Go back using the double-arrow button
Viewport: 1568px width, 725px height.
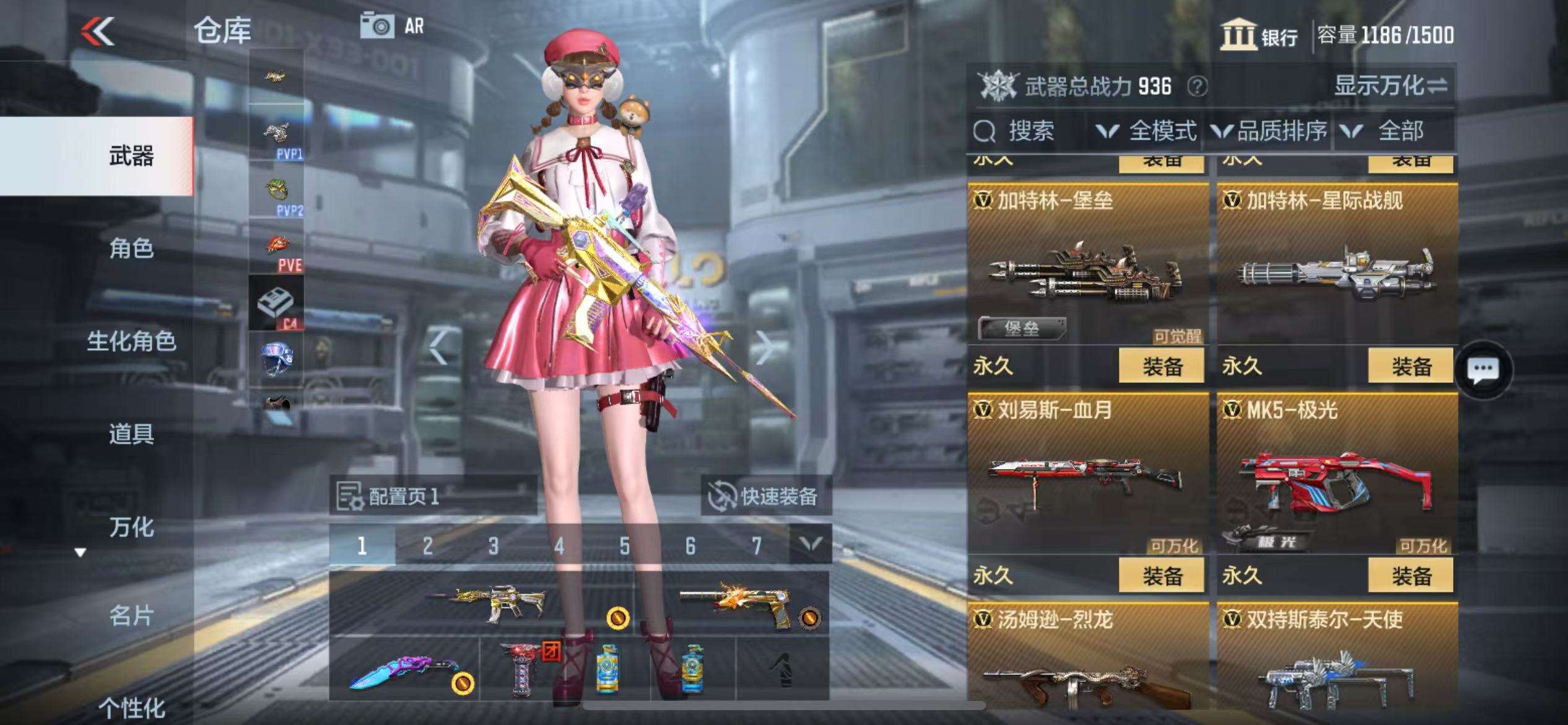click(x=98, y=31)
